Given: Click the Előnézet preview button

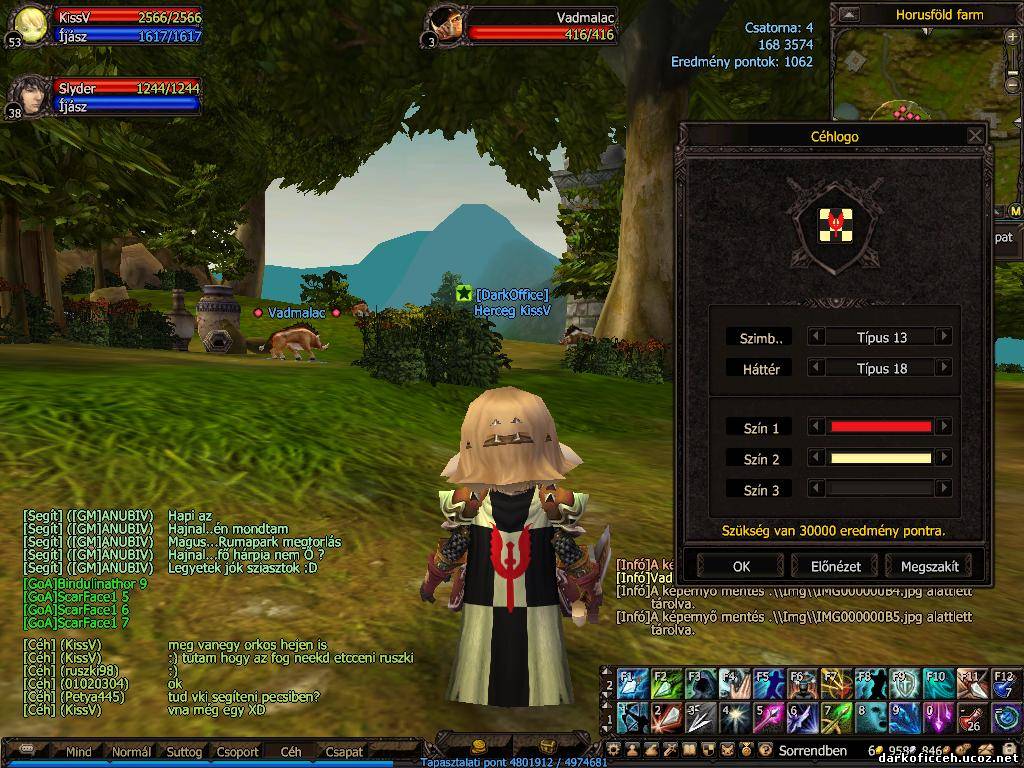Looking at the screenshot, I should coord(835,566).
